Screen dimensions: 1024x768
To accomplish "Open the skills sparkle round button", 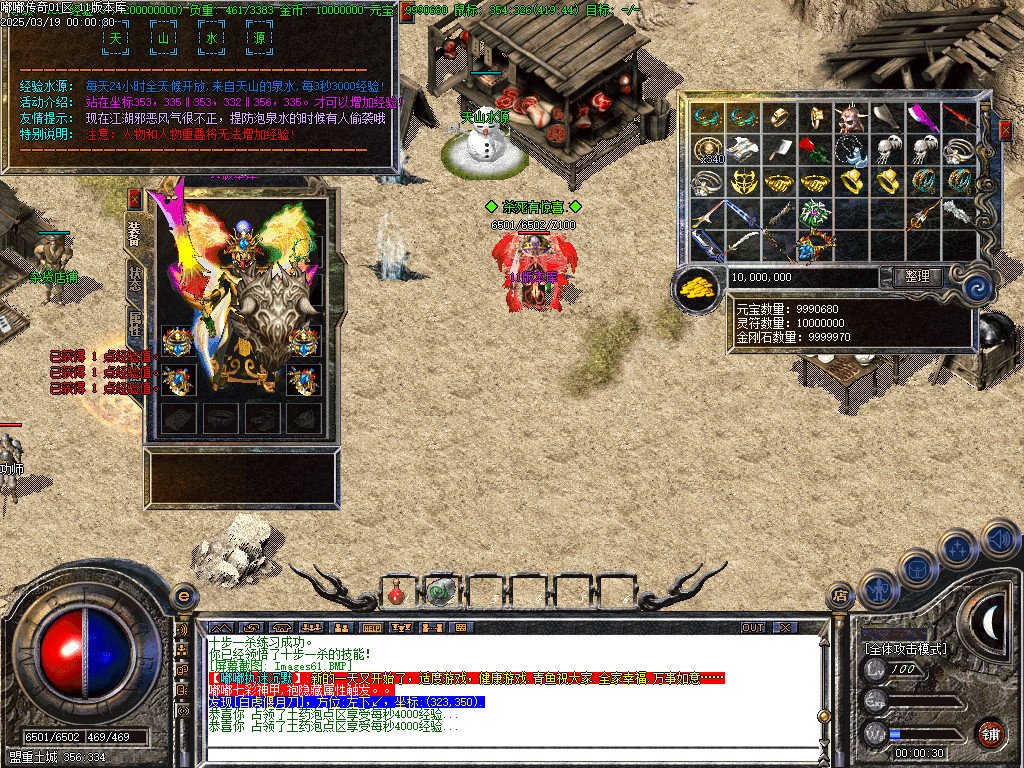I will 957,547.
